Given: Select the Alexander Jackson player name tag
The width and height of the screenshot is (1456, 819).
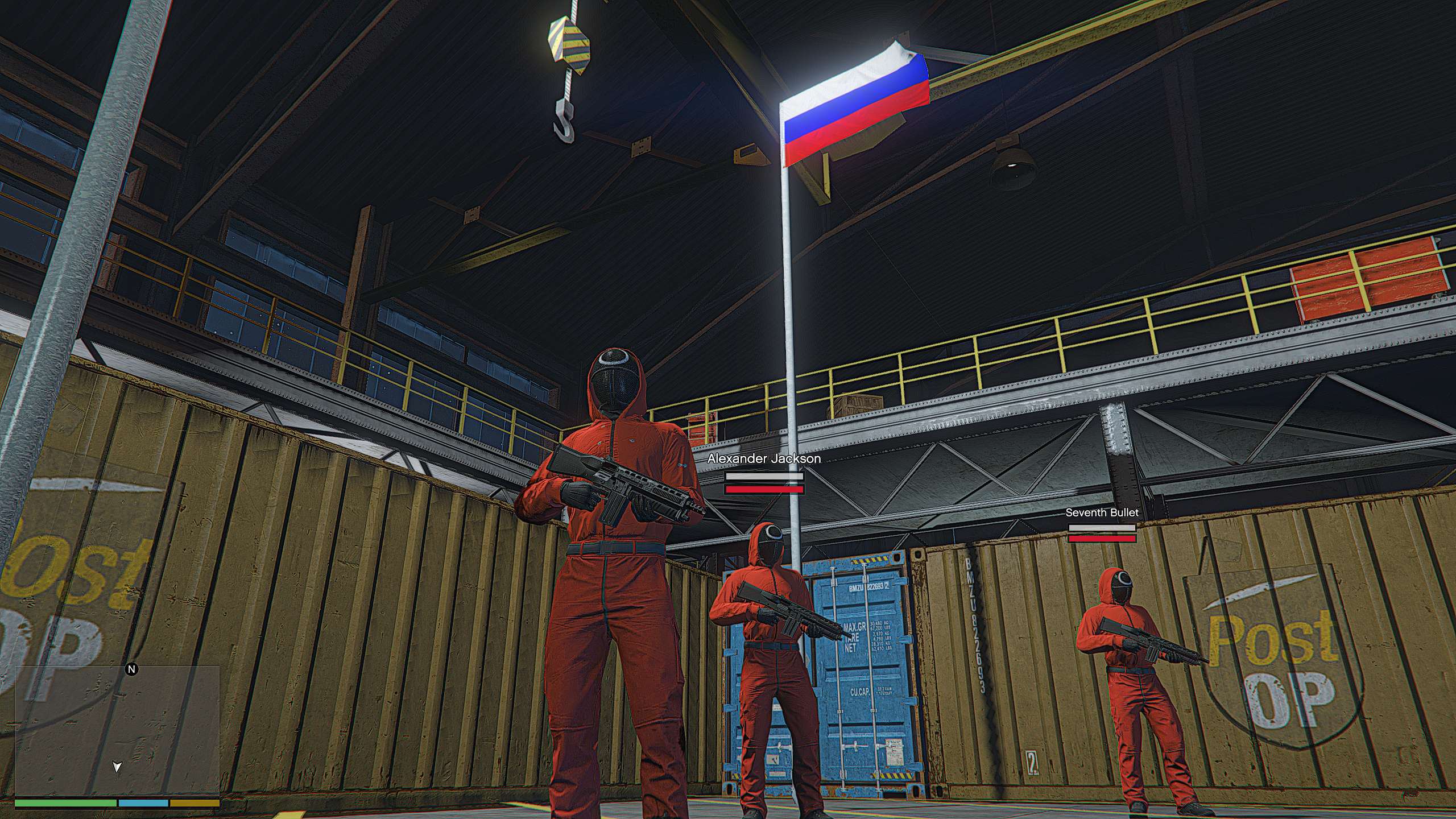Looking at the screenshot, I should tap(764, 459).
